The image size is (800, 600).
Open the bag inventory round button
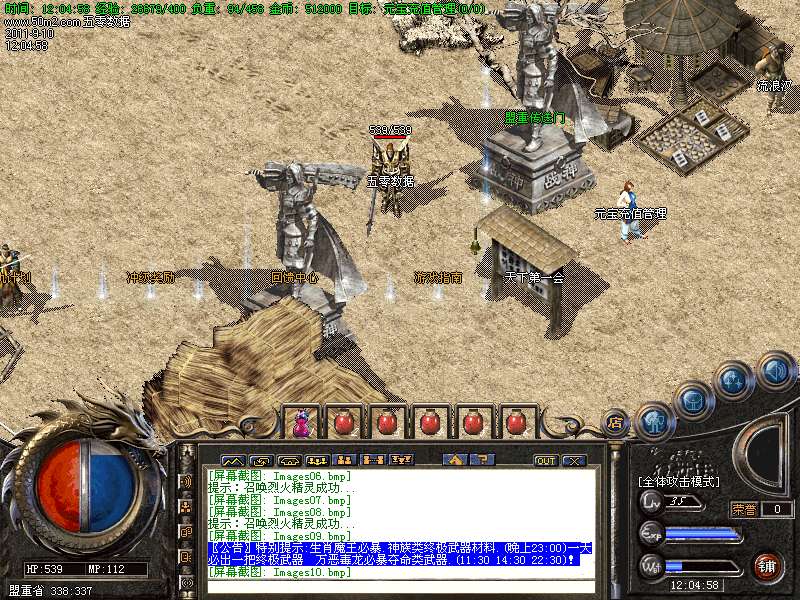click(693, 400)
